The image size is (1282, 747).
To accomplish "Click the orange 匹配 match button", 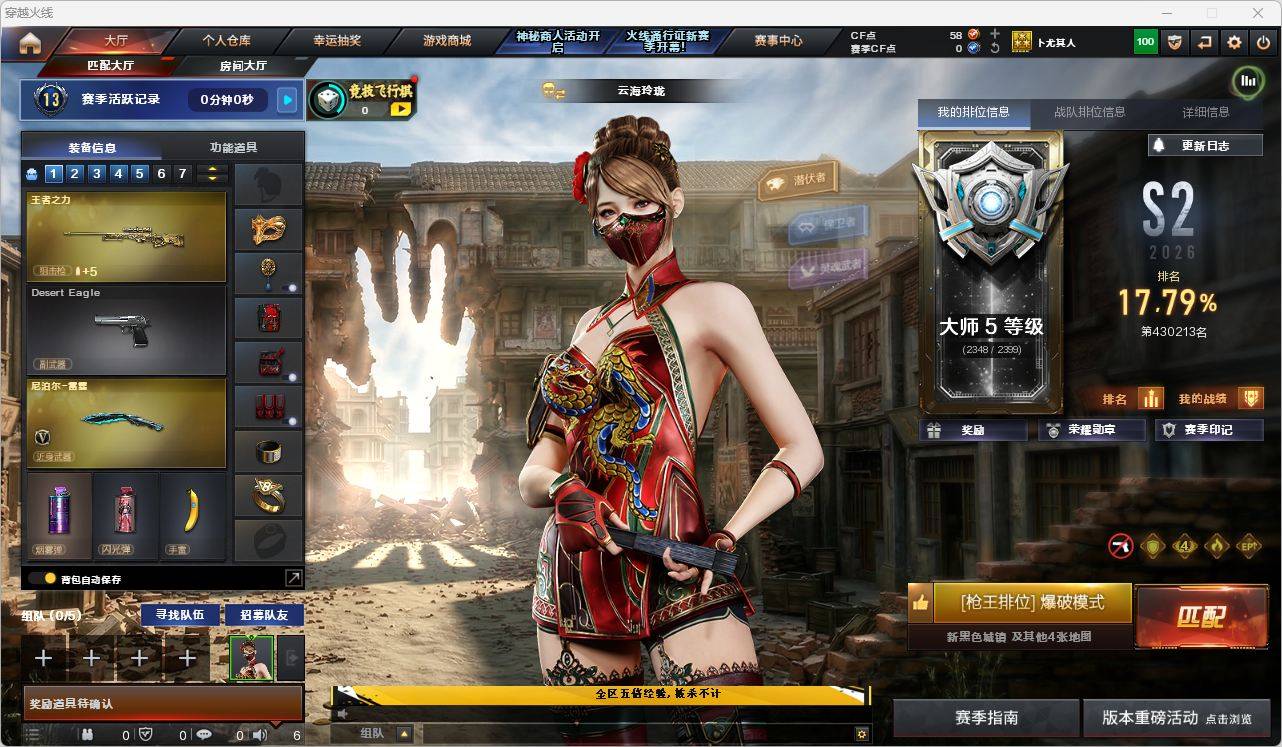I will click(x=1202, y=619).
